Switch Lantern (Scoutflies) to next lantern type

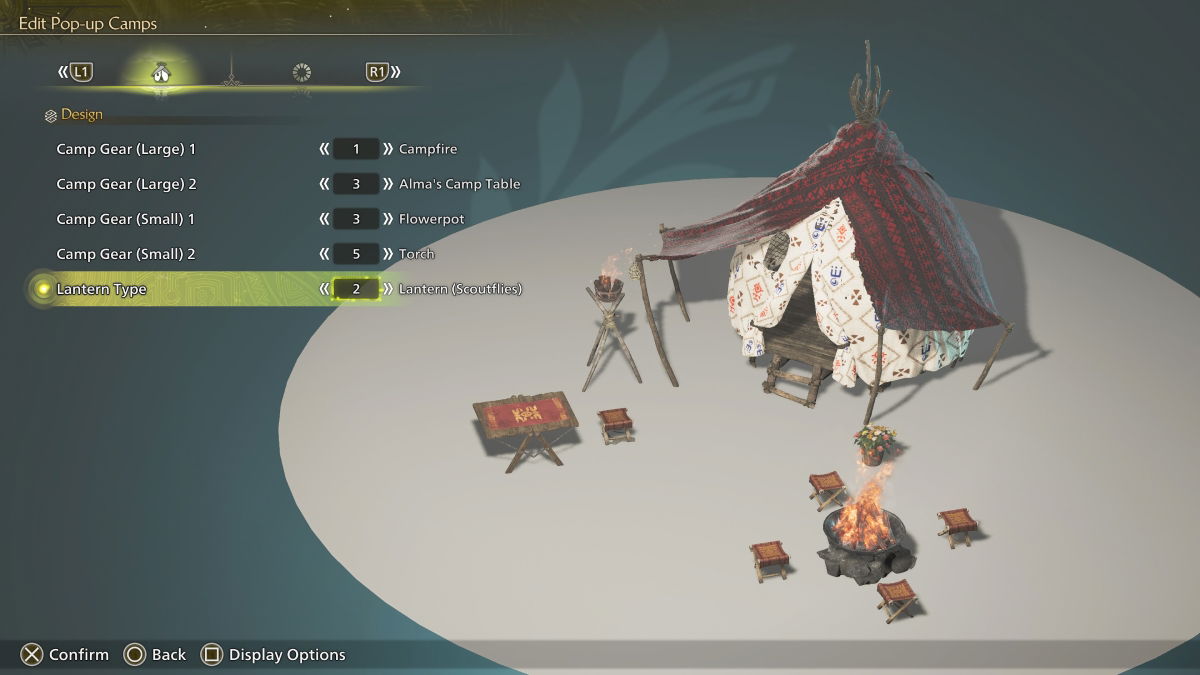388,289
